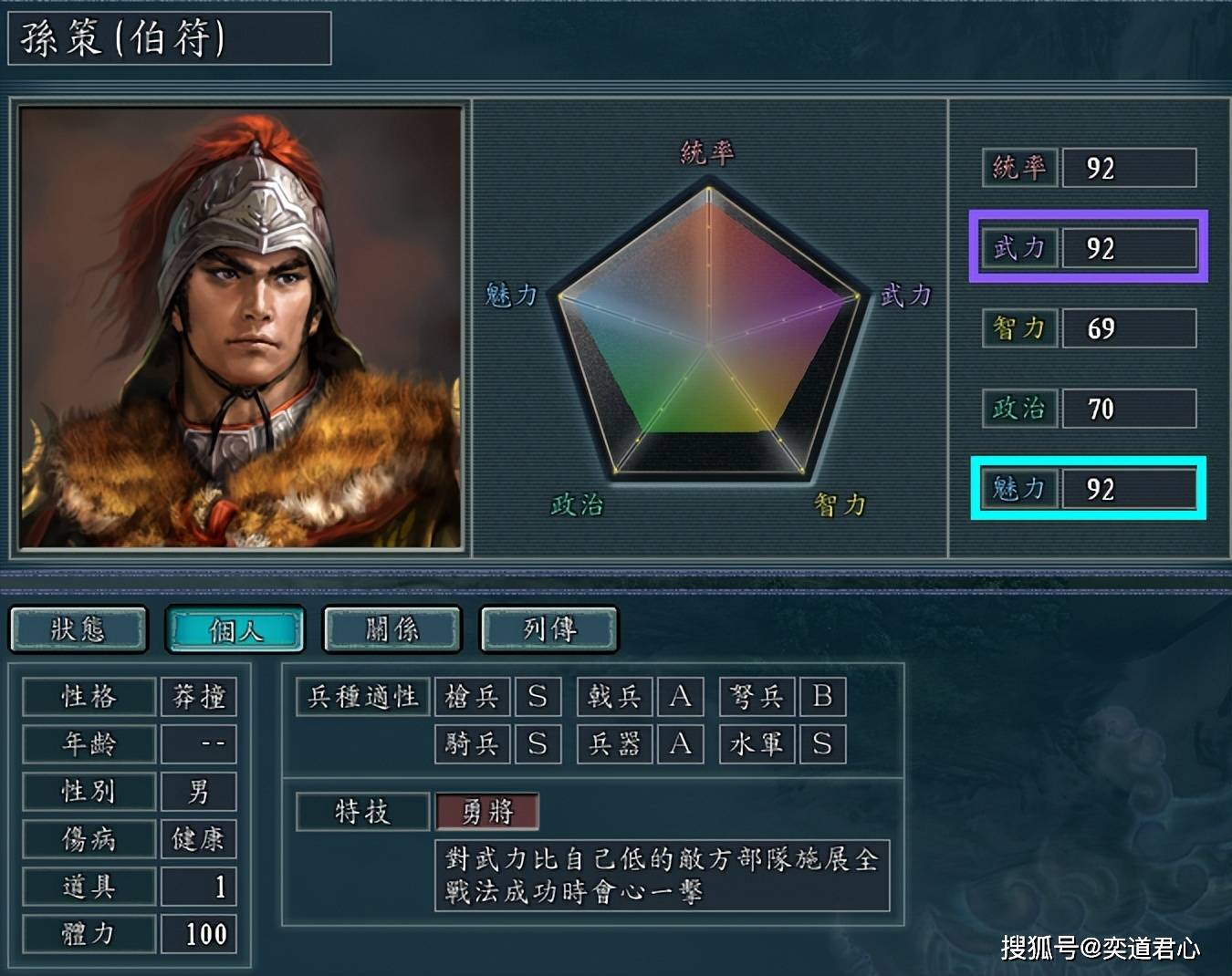This screenshot has height=976, width=1232.
Task: Open the 關係 tab
Action: (x=392, y=629)
